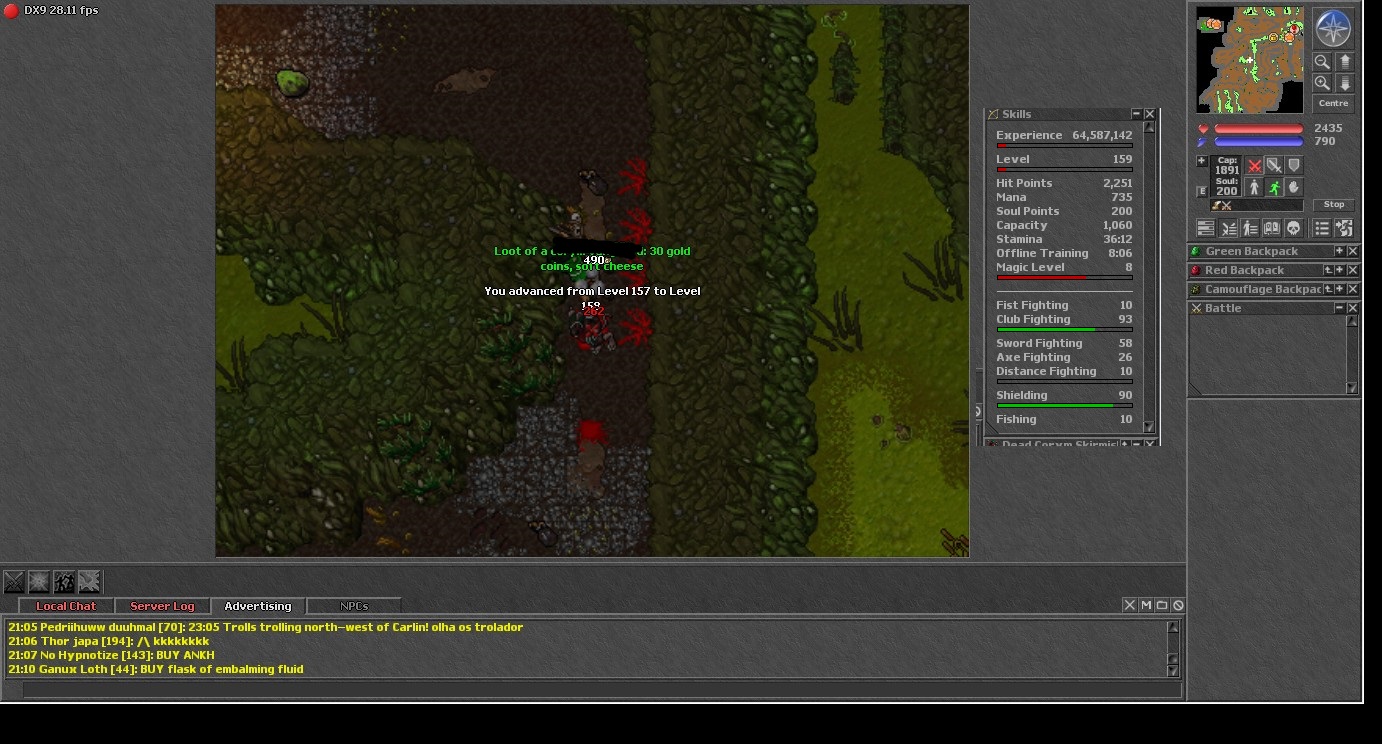The image size is (1382, 744).
Task: Close the Skills window
Action: click(x=1150, y=114)
